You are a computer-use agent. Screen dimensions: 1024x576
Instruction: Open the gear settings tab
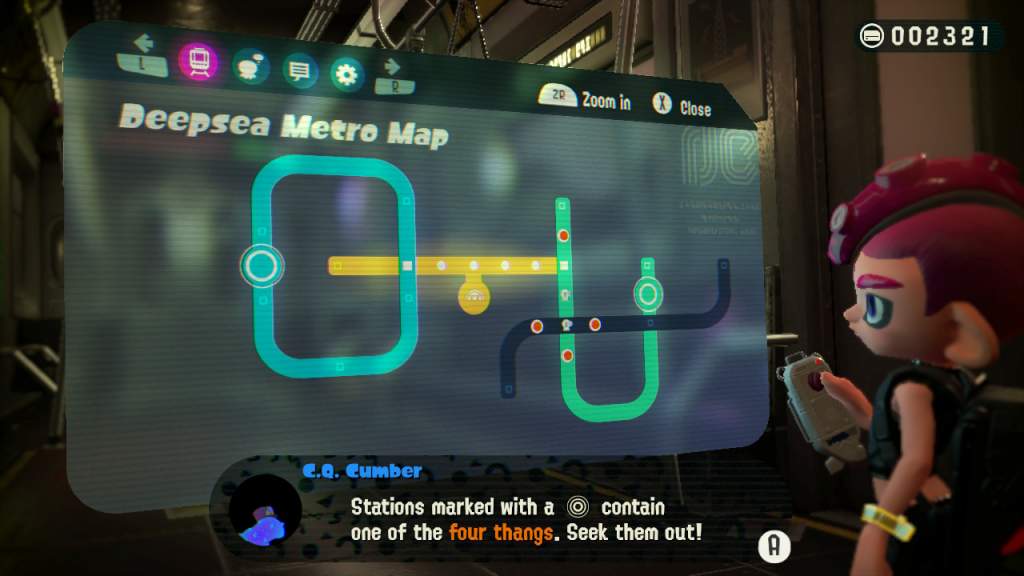coord(347,73)
